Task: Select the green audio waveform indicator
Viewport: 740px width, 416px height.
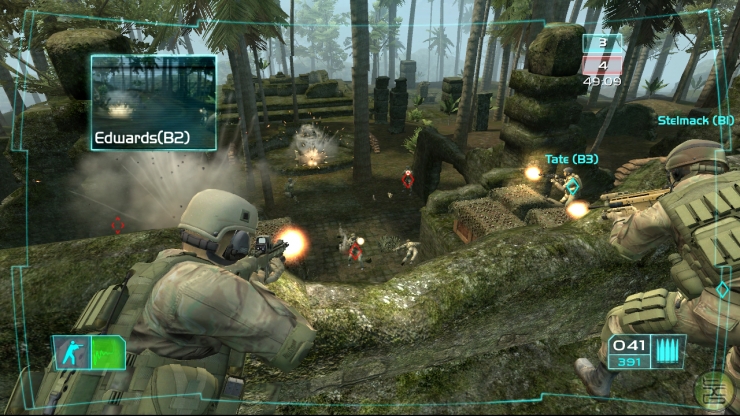Action: 106,352
